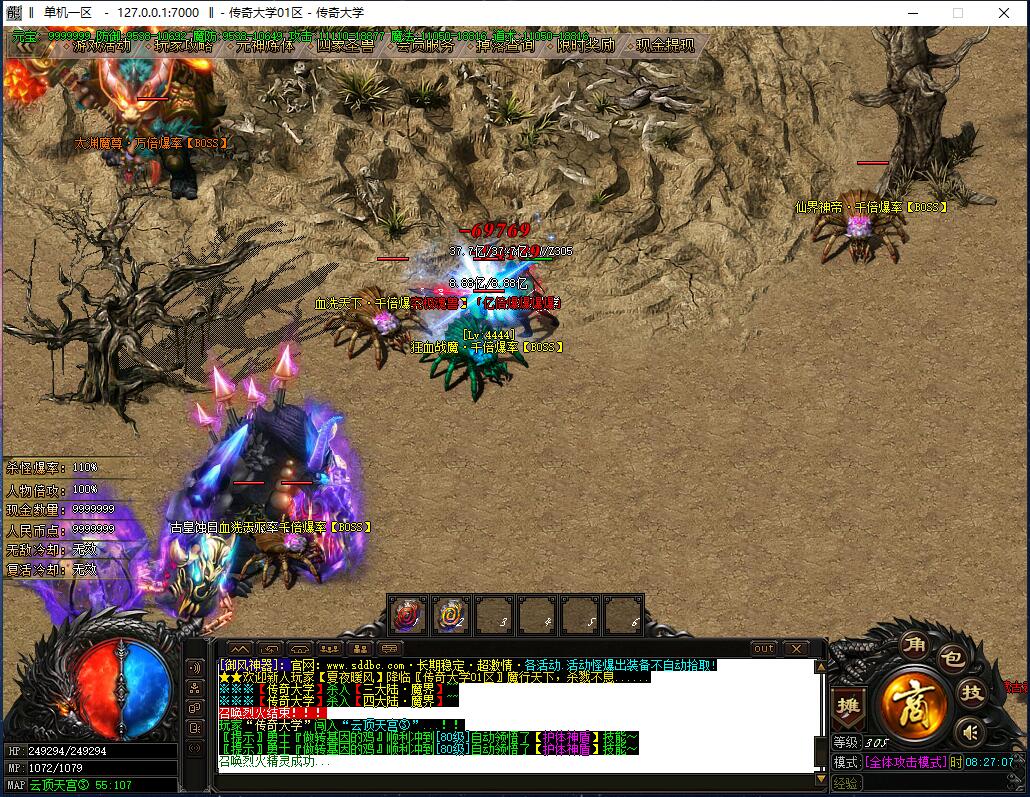Toggle sound with the speaker button
Viewport: 1030px width, 797px height.
point(968,733)
